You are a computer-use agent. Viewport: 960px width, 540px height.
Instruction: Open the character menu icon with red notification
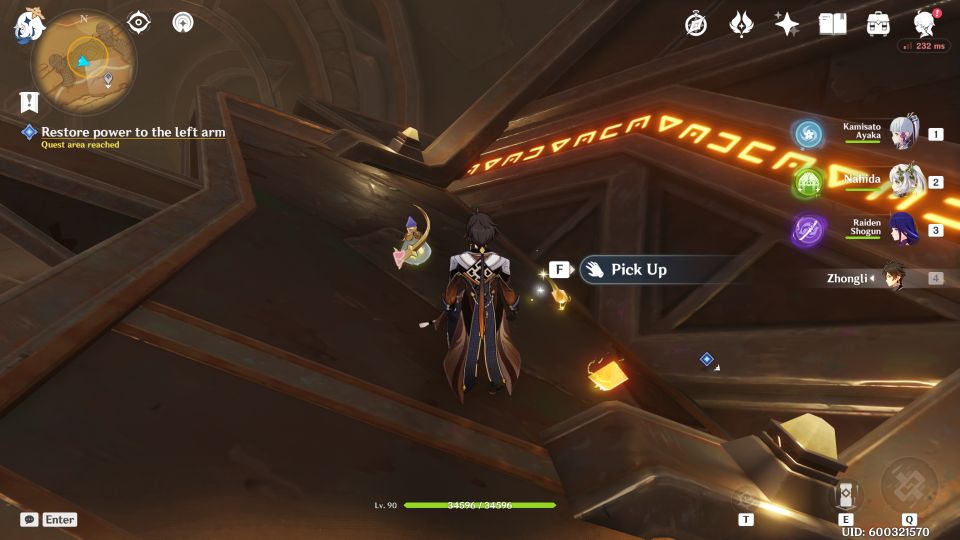[x=925, y=24]
